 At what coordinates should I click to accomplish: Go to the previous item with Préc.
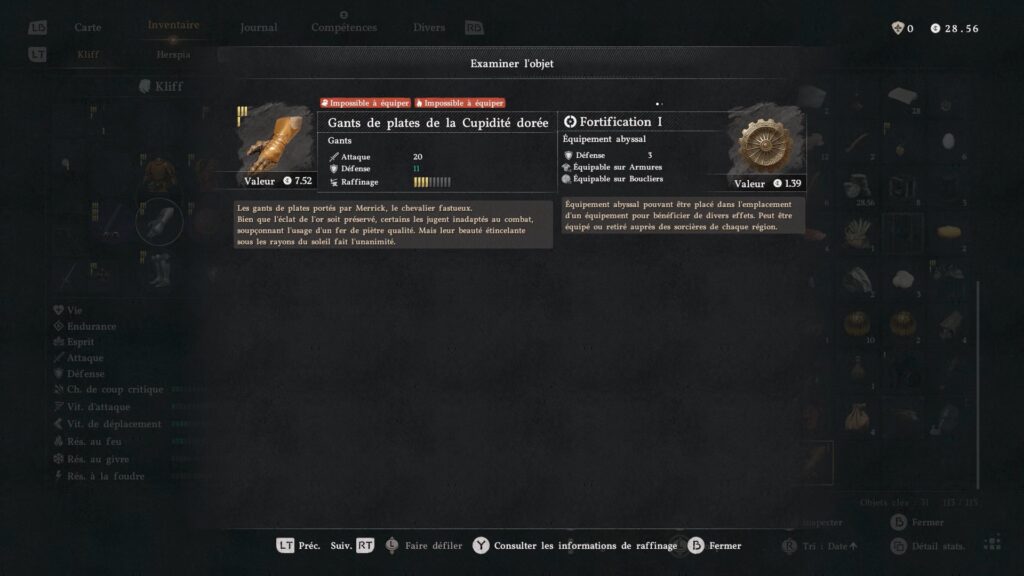point(298,546)
